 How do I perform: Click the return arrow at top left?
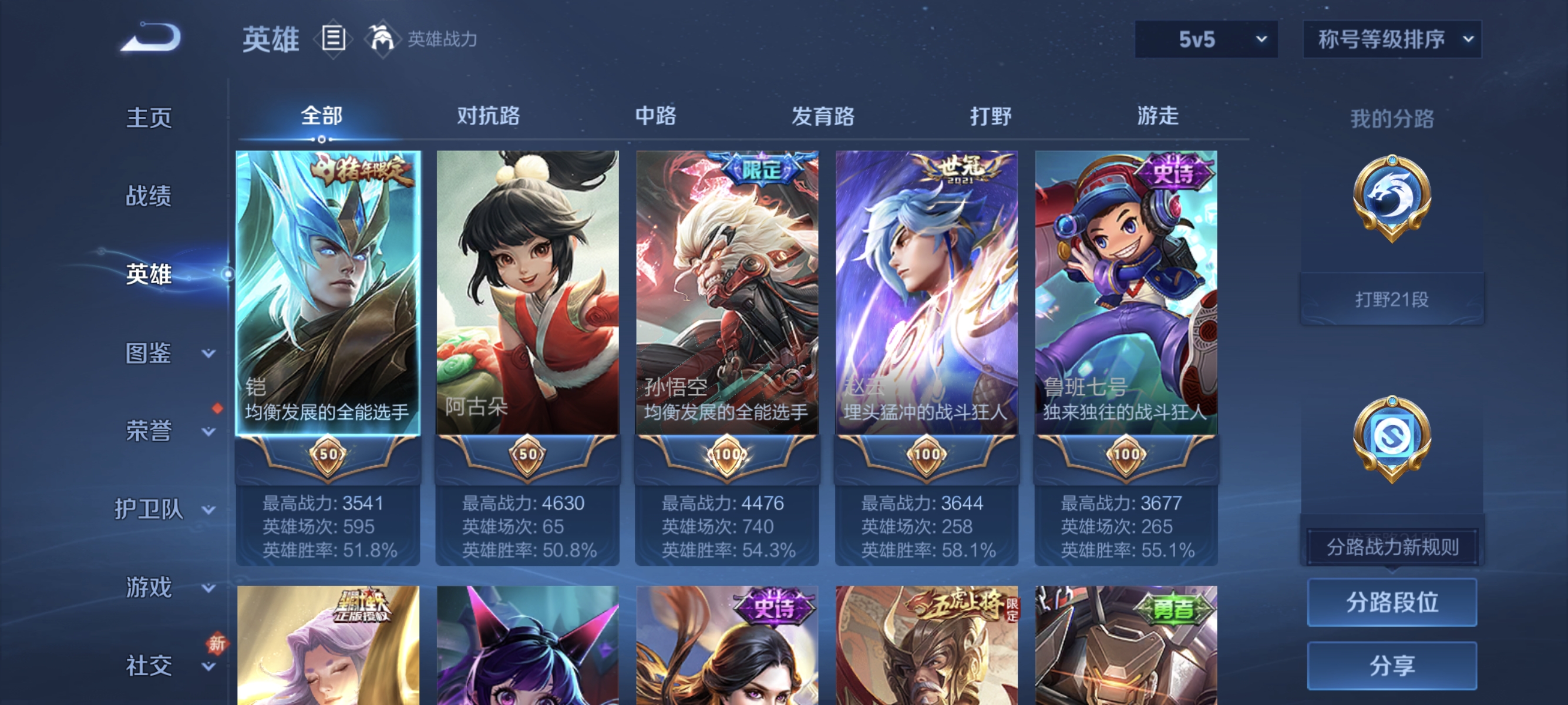click(153, 38)
